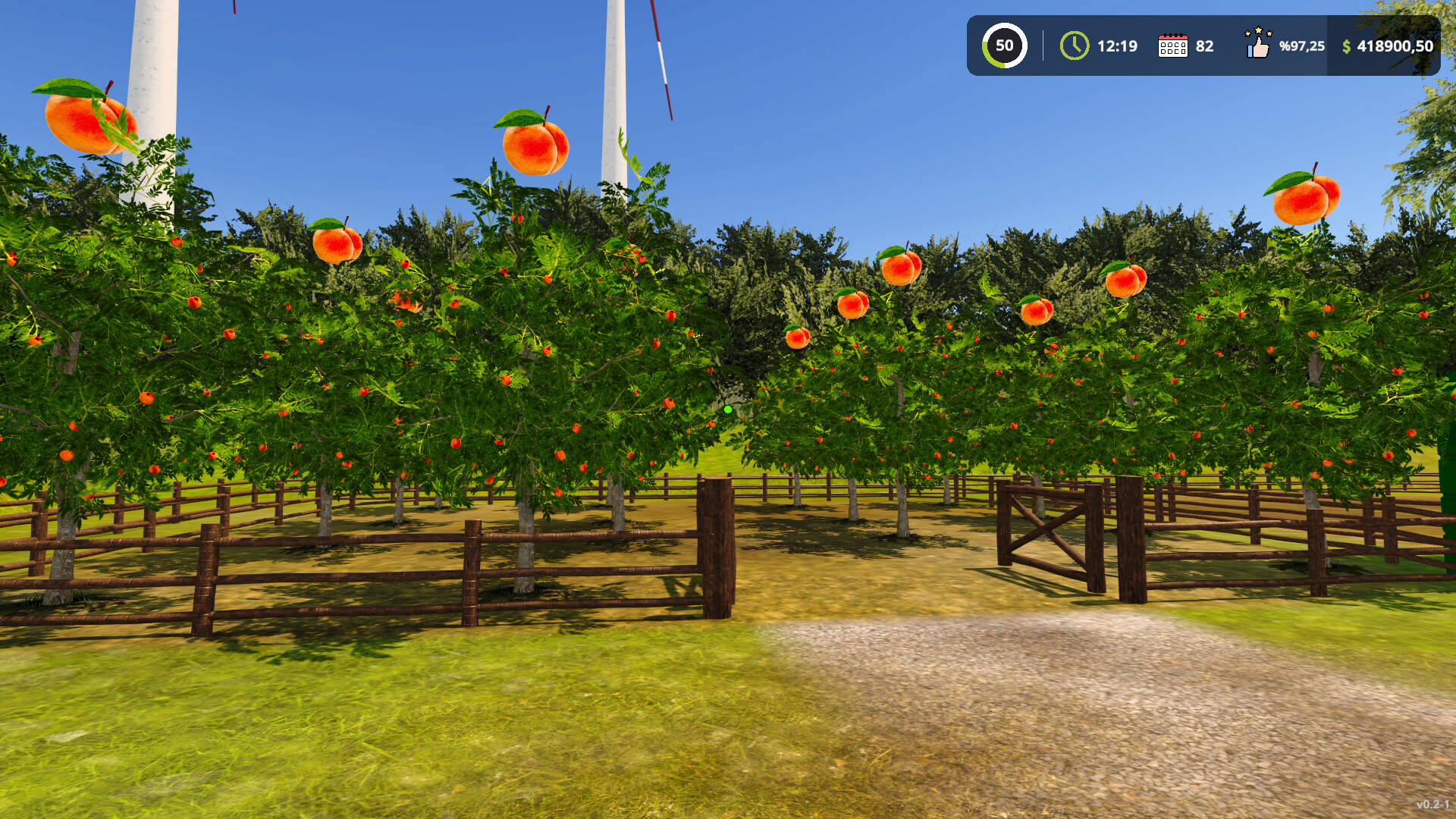Image resolution: width=1456 pixels, height=819 pixels.
Task: Click the green crosshair dot at screen center
Action: click(727, 409)
